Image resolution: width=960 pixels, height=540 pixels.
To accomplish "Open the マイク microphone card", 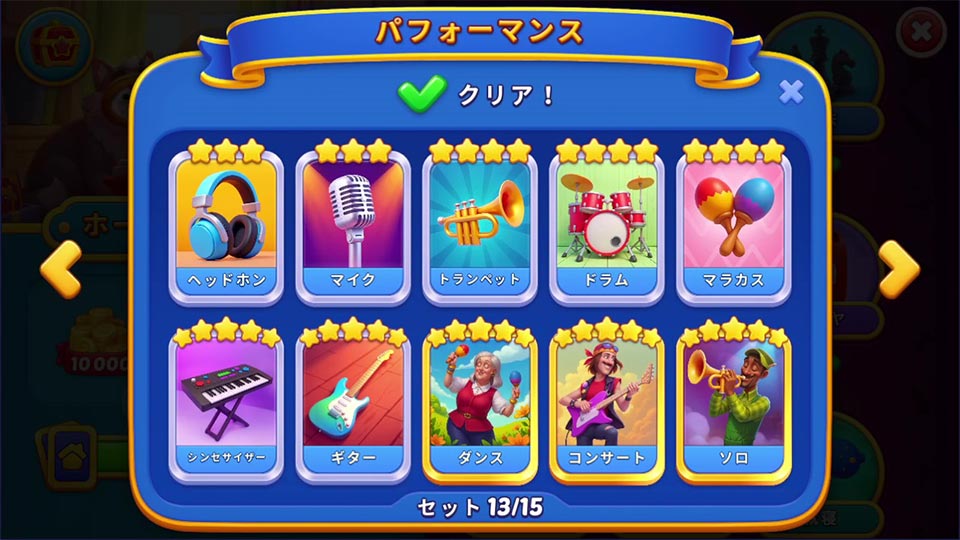I will point(352,227).
